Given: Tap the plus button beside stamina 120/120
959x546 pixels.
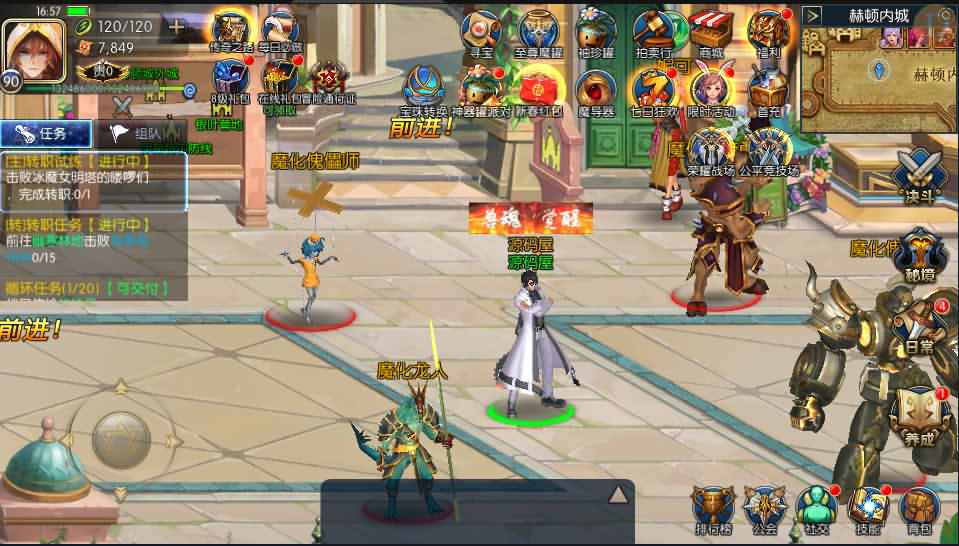Looking at the screenshot, I should pyautogui.click(x=176, y=26).
